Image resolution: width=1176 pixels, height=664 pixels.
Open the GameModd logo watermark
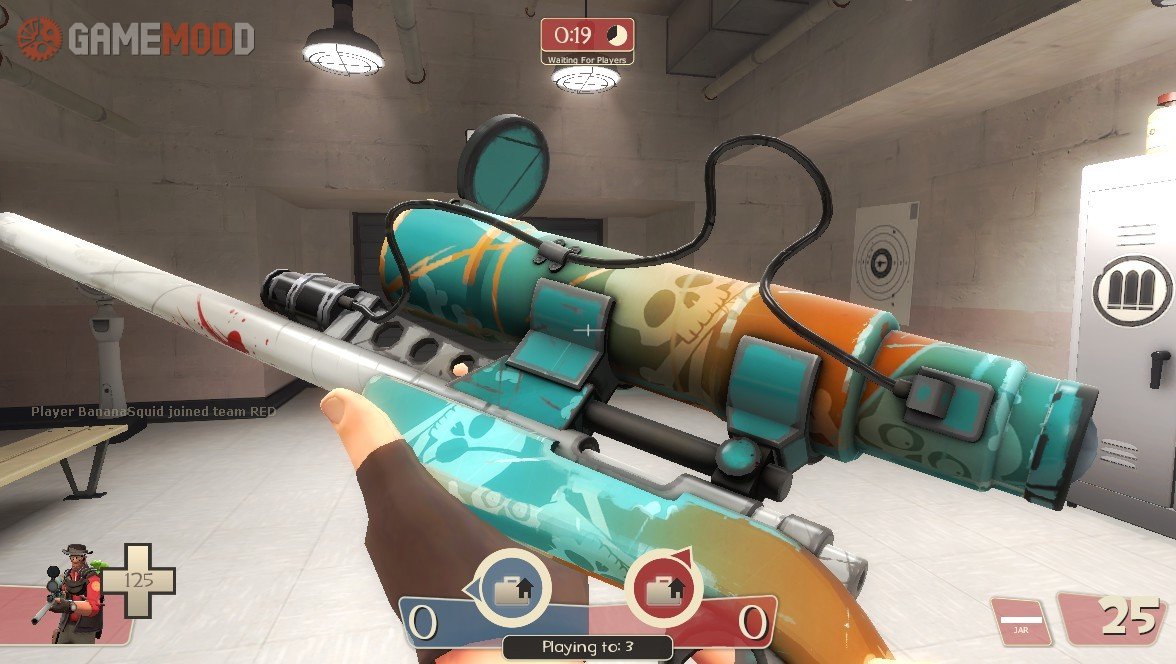point(135,38)
